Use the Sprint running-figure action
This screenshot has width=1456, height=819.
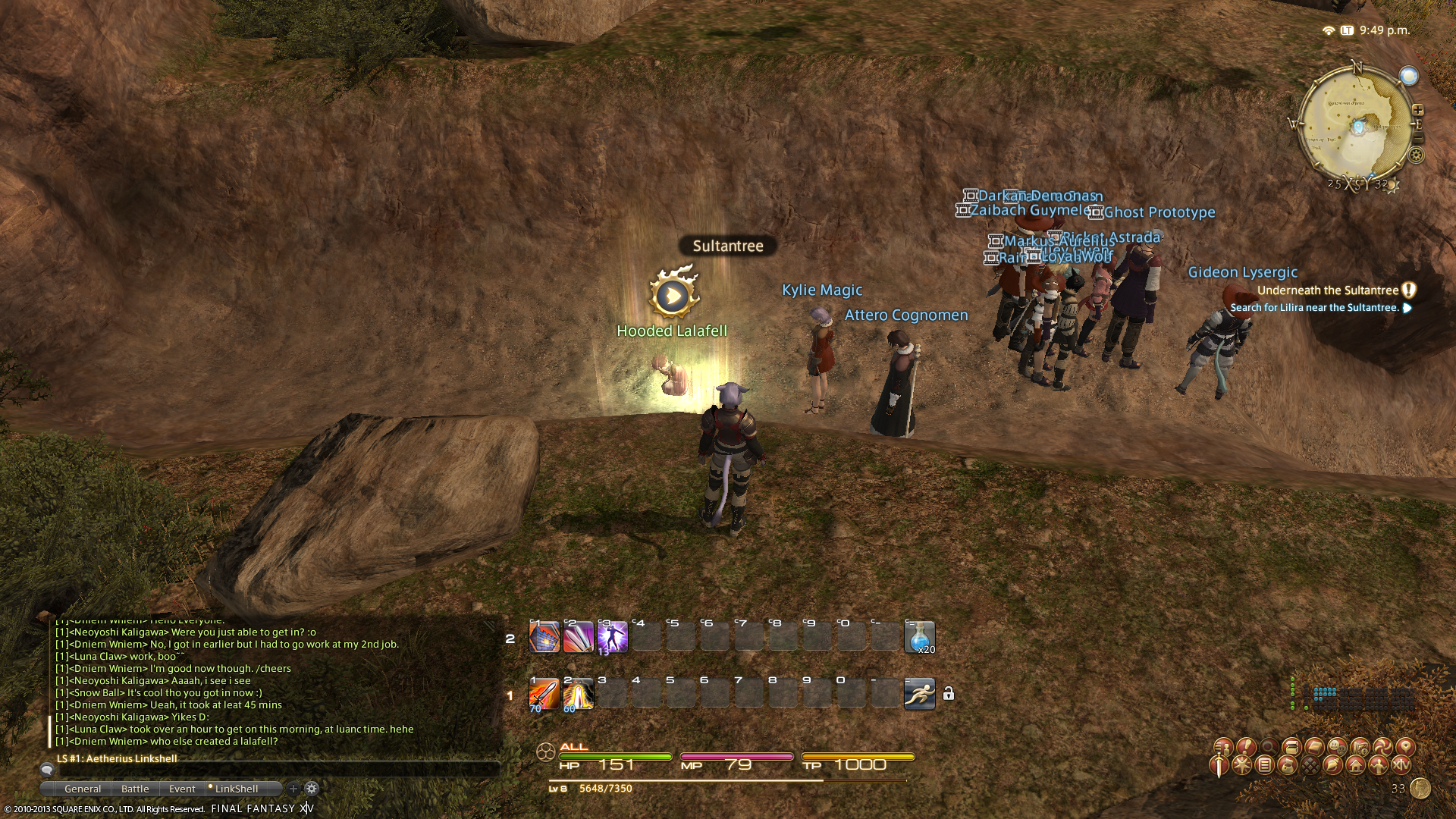pyautogui.click(x=919, y=694)
